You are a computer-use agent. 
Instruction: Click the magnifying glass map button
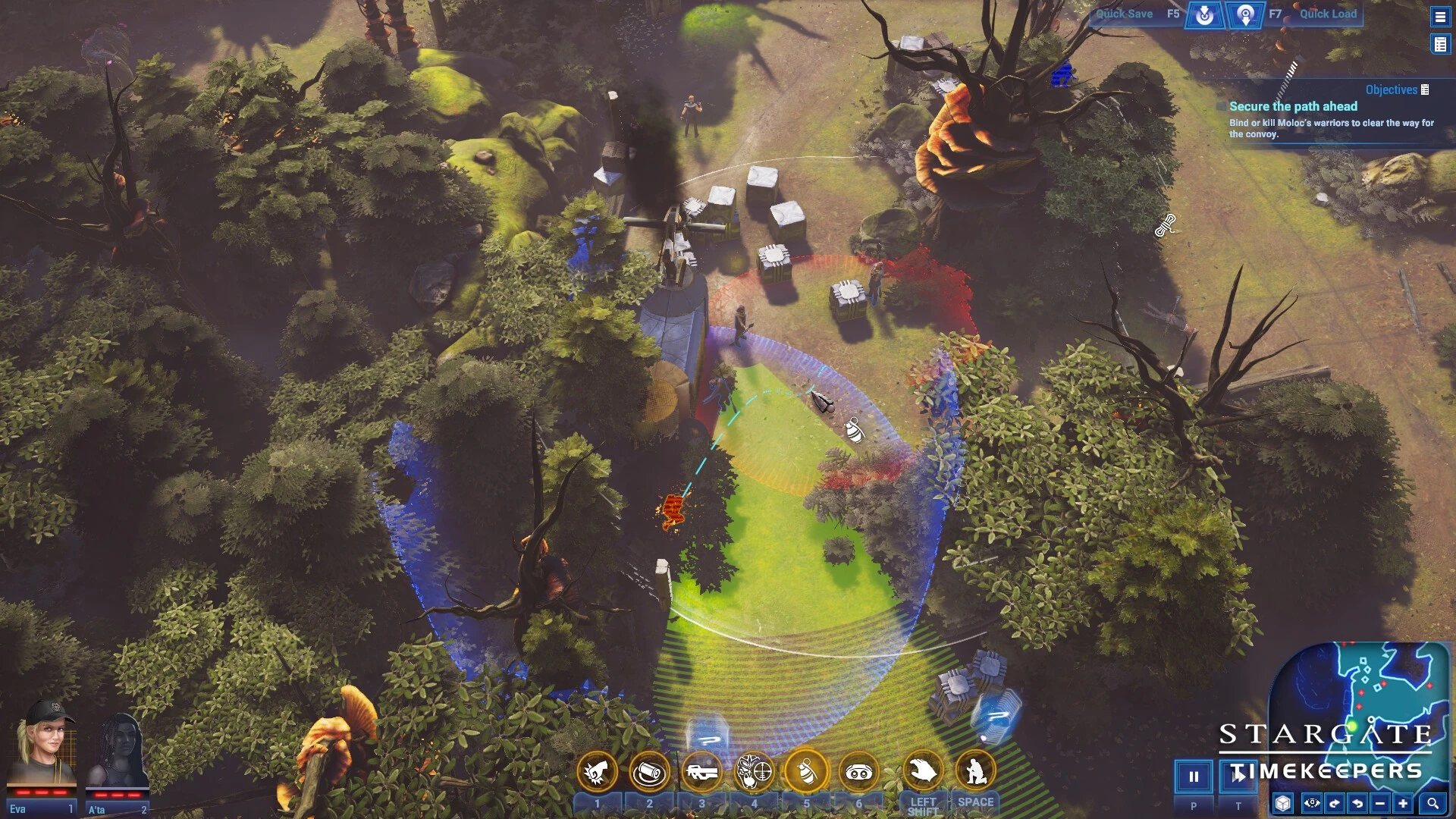pyautogui.click(x=1432, y=803)
